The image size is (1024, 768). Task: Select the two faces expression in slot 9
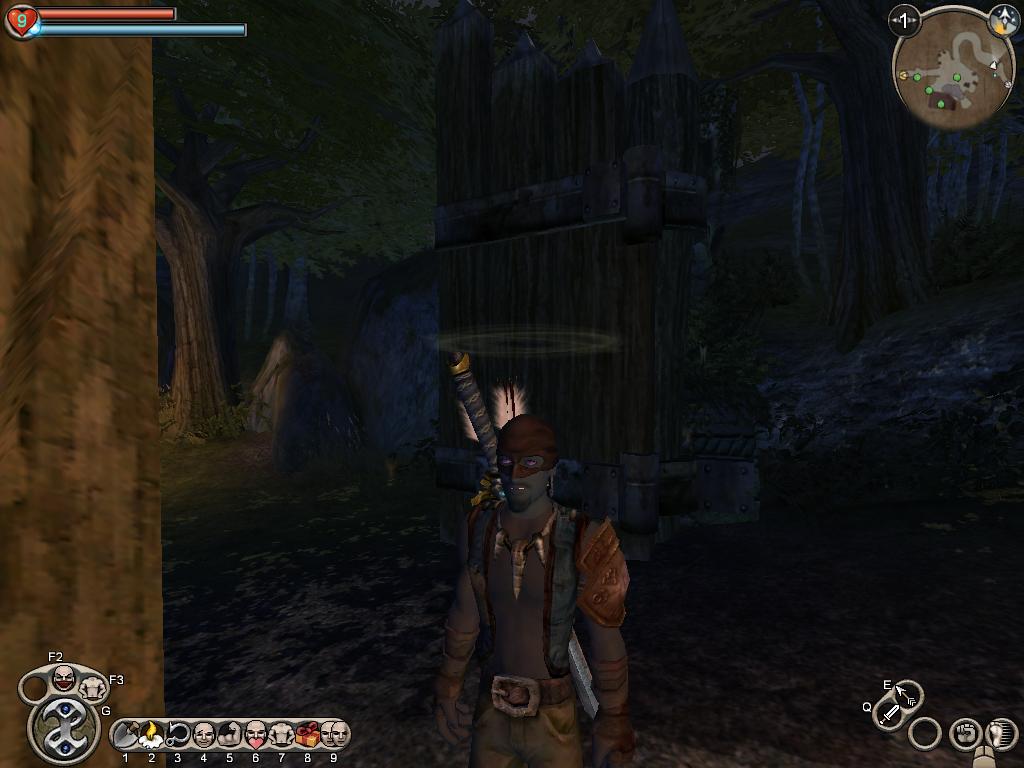(x=333, y=735)
